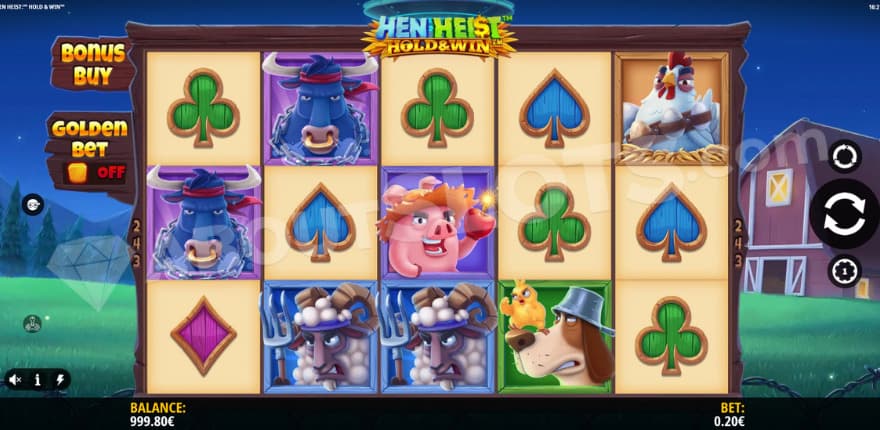Viewport: 880px width, 430px height.
Task: Toggle the muted sound speaker icon
Action: (x=15, y=380)
